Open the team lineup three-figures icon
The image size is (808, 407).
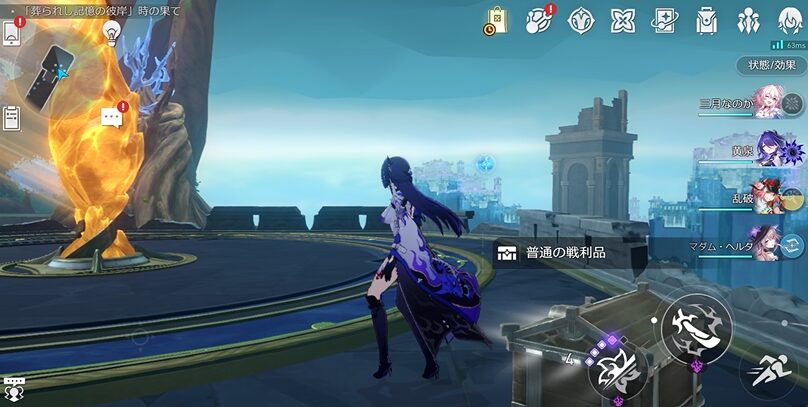tap(748, 19)
